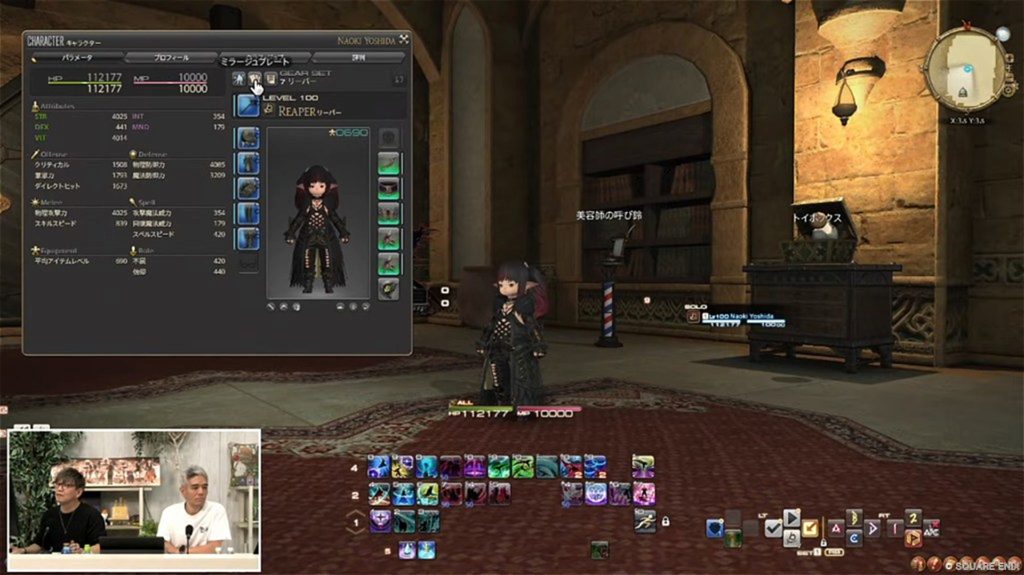Select the head armor equipment slot
Viewport: 1024px width, 575px height.
pos(247,138)
